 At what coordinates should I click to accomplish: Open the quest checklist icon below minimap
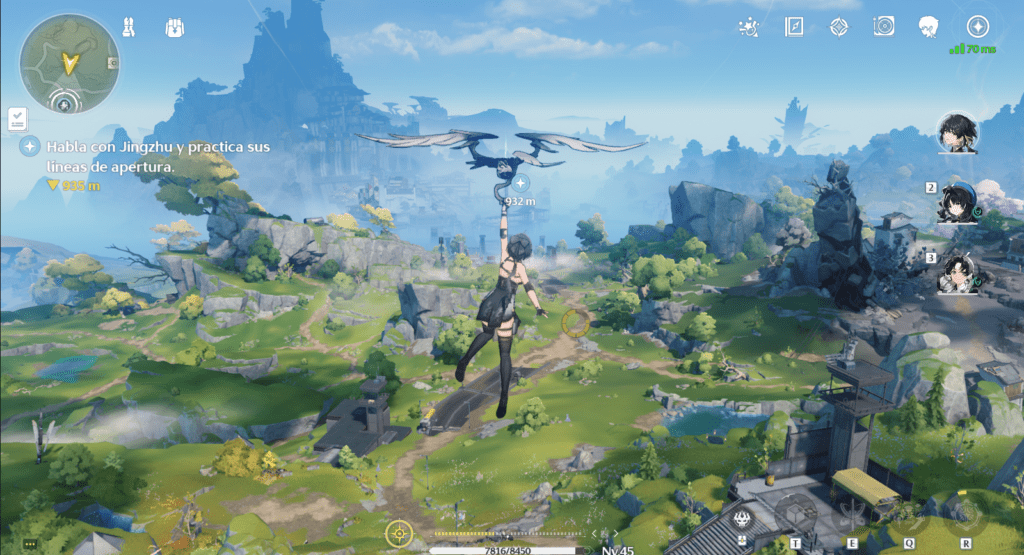(17, 120)
